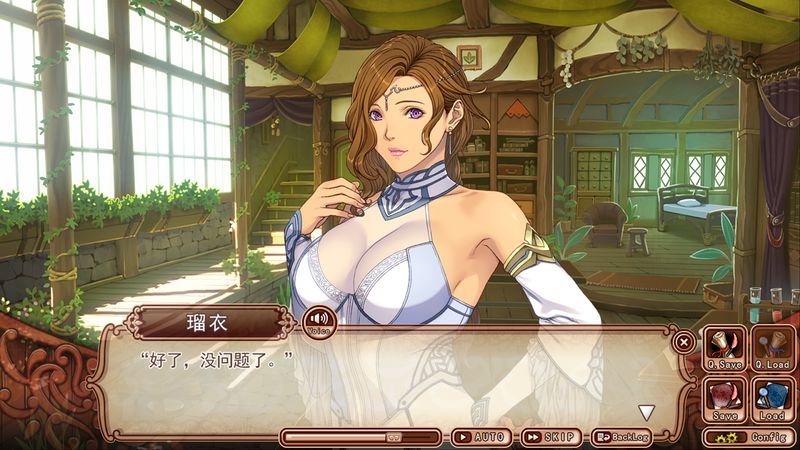Open the BackLog history
Screen dimensions: 800x450
click(622, 437)
